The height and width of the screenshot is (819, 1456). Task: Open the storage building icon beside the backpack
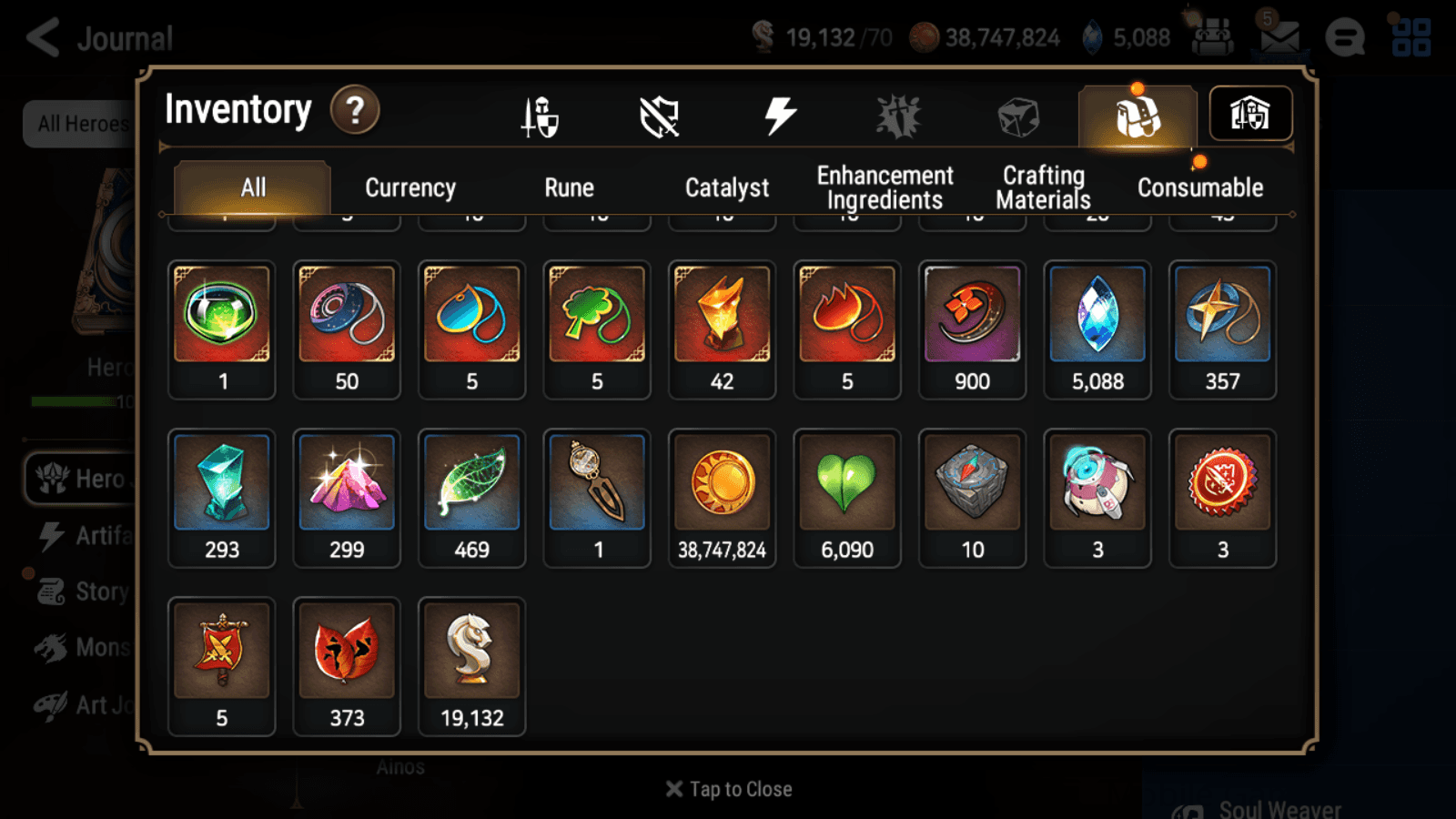tap(1251, 114)
